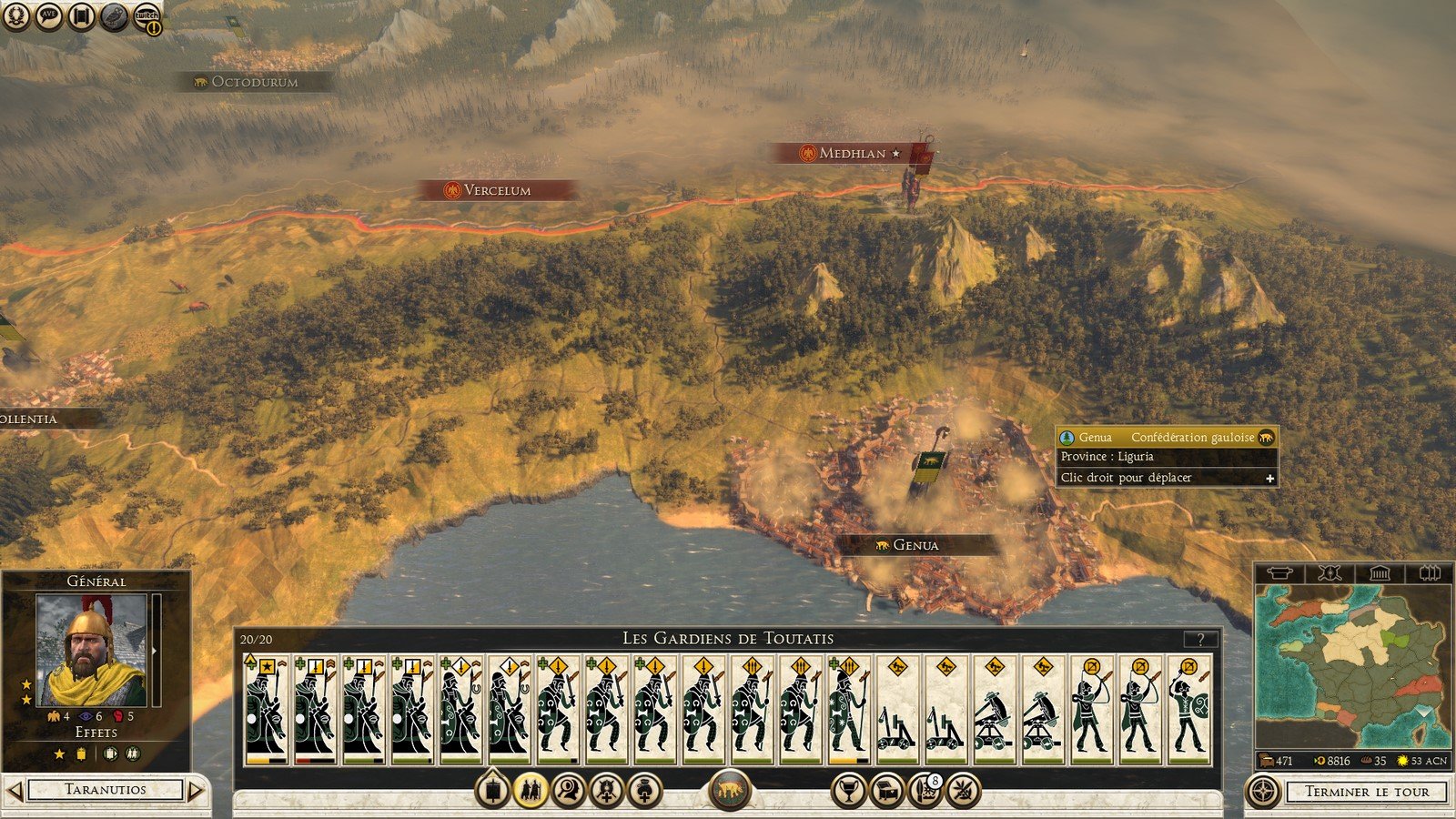Open the owl encyclopedia icon
This screenshot has width=1456, height=819.
point(114,16)
